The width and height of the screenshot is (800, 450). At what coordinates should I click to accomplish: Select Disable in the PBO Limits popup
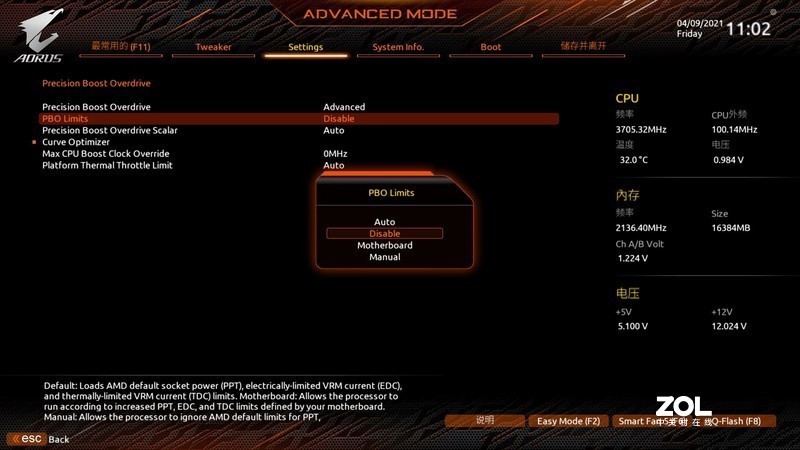[384, 234]
